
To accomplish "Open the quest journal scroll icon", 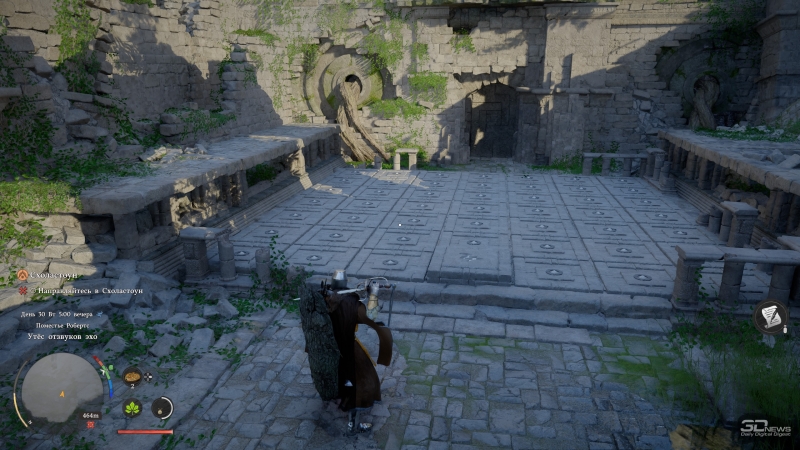I will coord(770,317).
